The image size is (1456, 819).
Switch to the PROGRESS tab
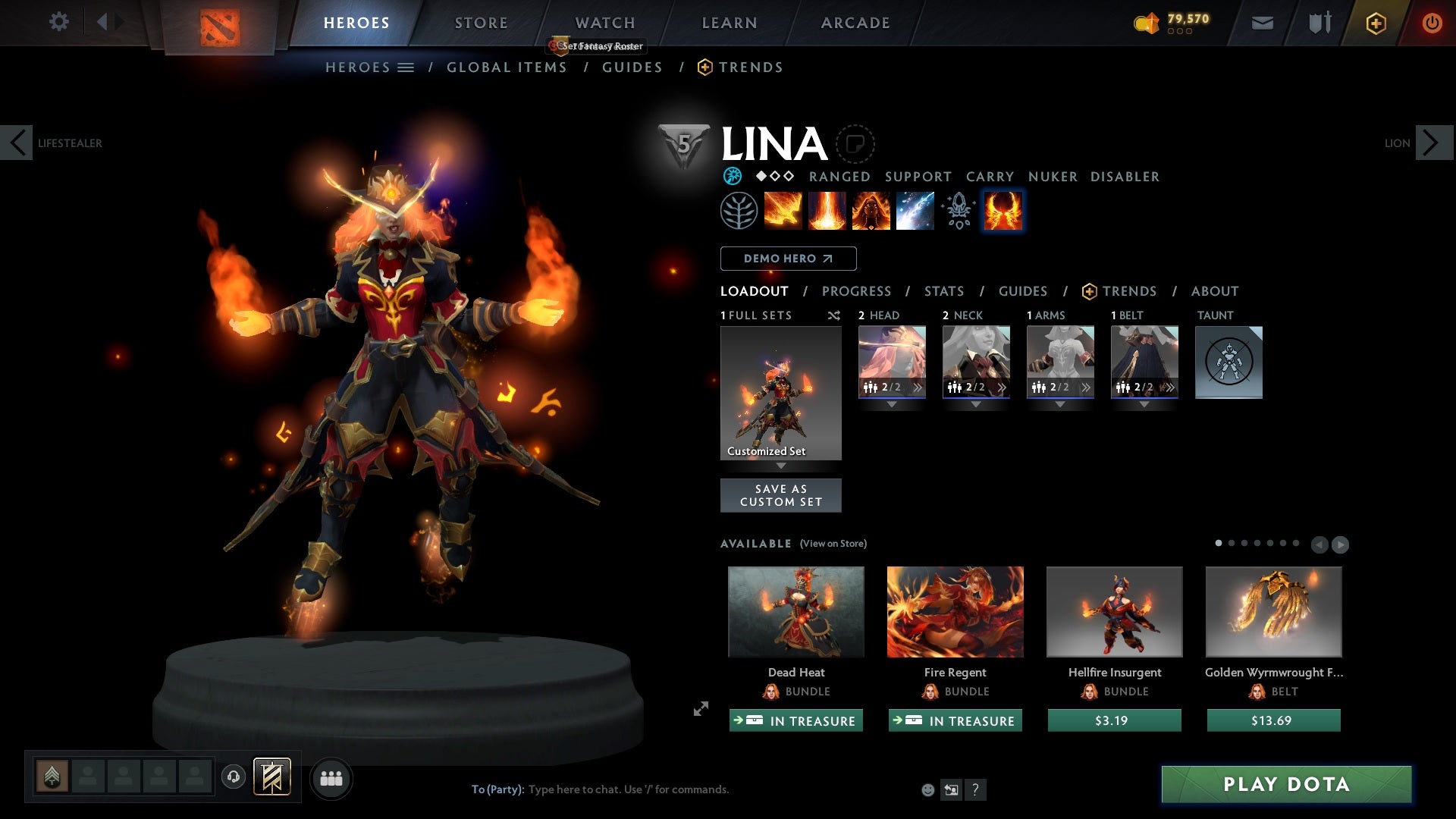click(857, 291)
